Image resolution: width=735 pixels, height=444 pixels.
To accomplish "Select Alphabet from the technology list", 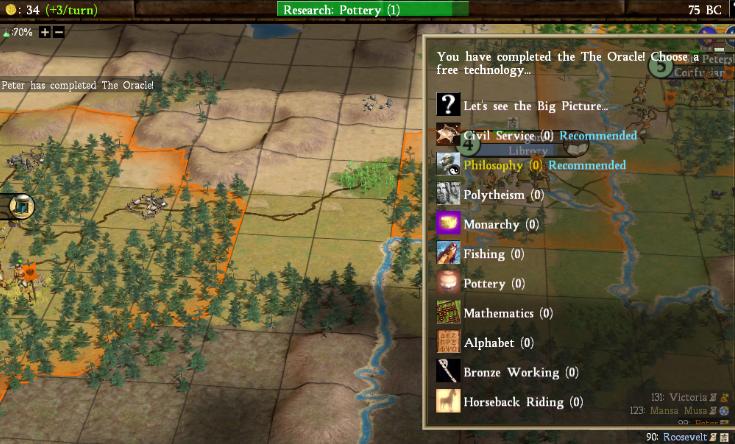I will point(489,343).
